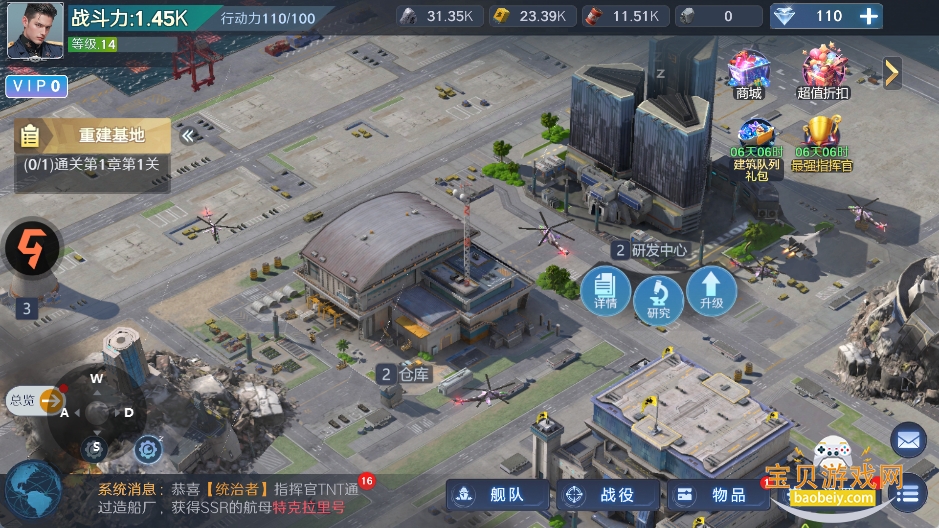Viewport: 939px width, 528px height.
Task: Open the 舰队 fleet menu
Action: pos(499,494)
